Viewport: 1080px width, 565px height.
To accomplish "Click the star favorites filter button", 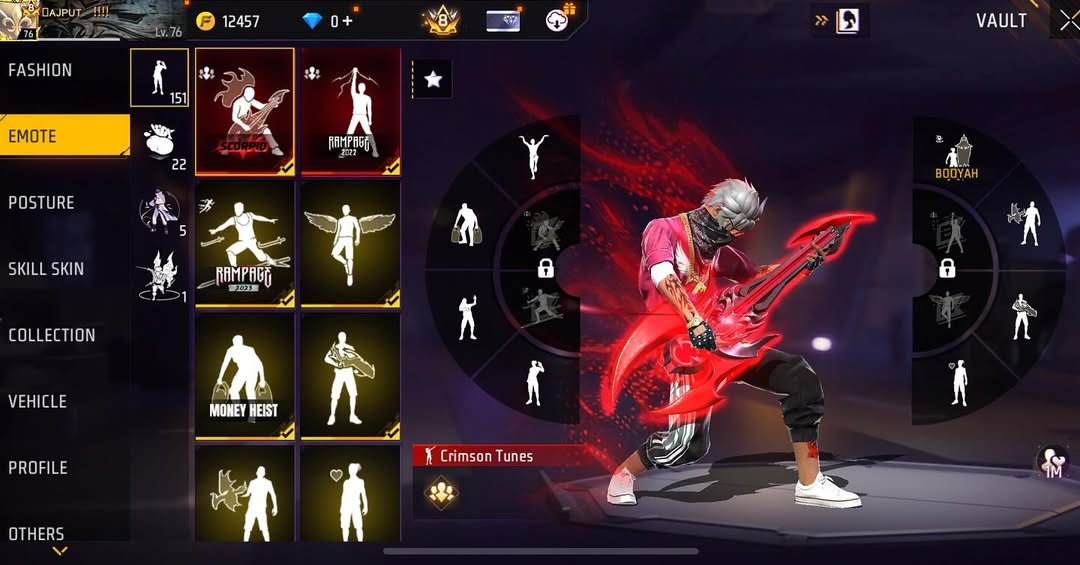I will 433,80.
